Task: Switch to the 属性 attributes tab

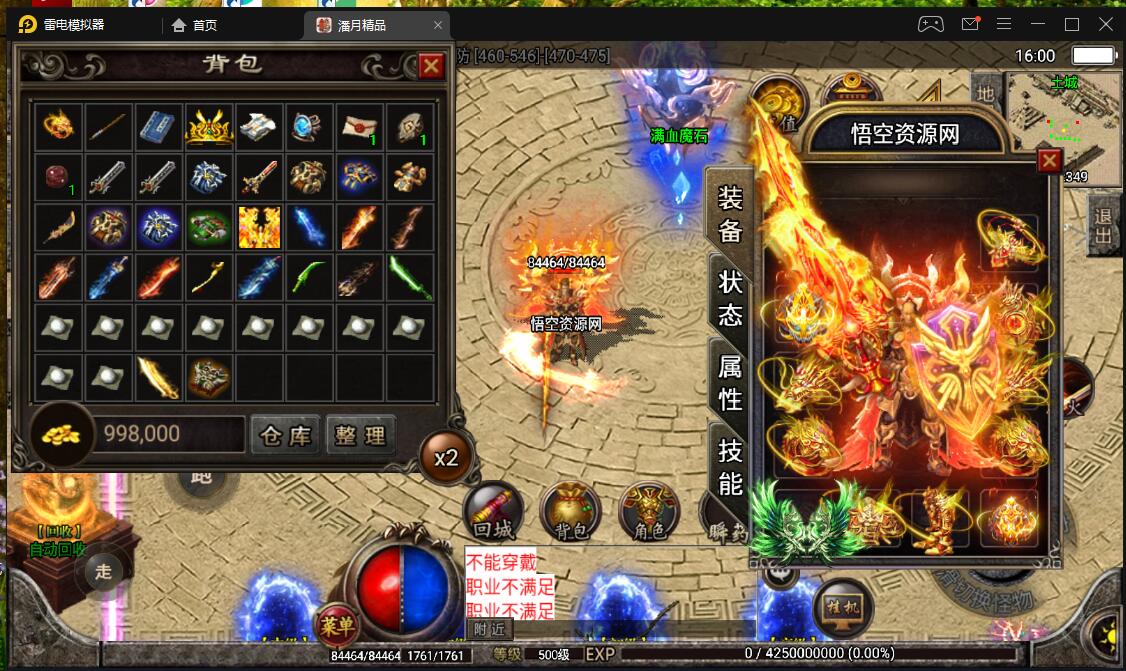Action: click(x=730, y=382)
